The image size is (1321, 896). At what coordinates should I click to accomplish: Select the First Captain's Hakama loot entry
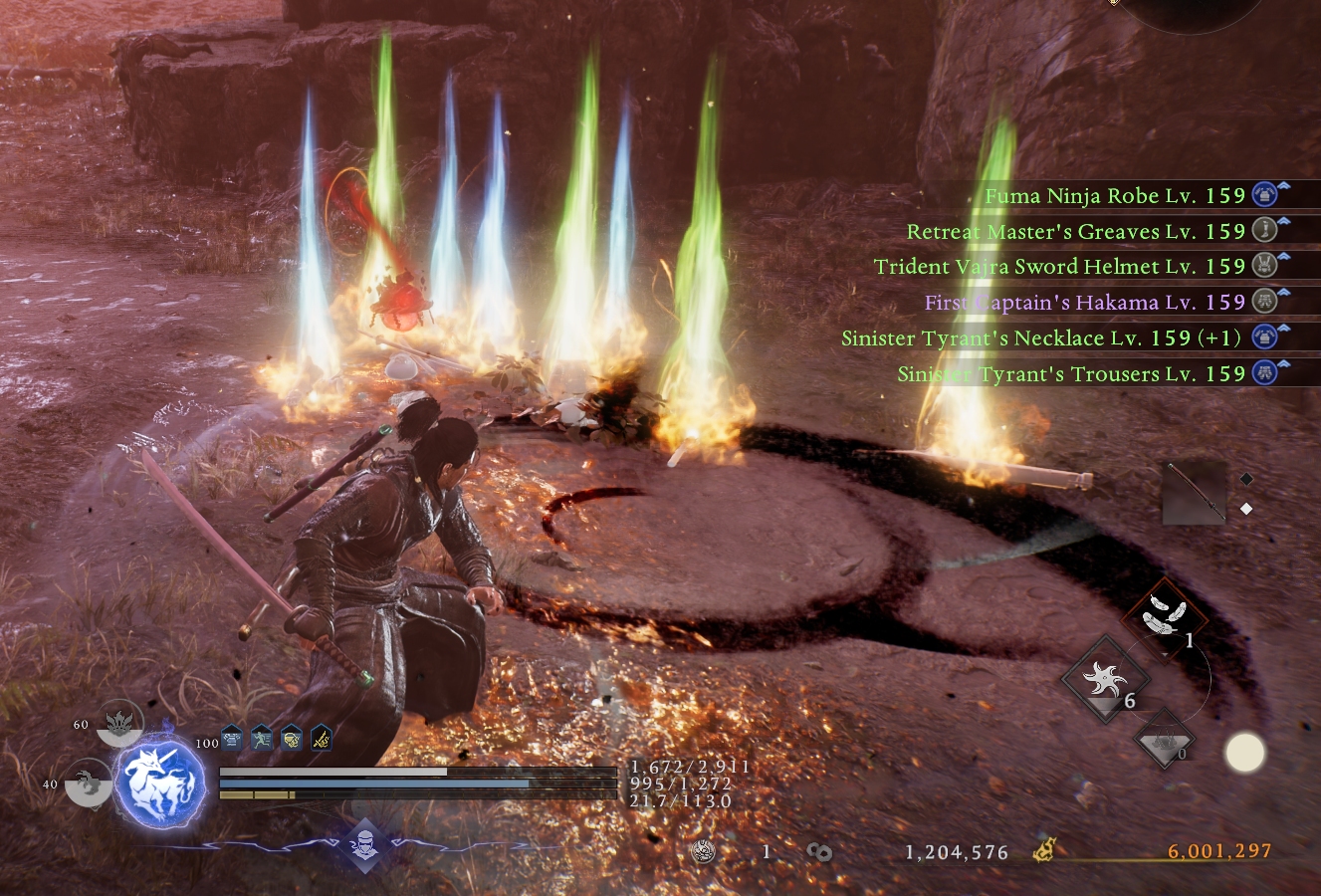click(x=1084, y=303)
